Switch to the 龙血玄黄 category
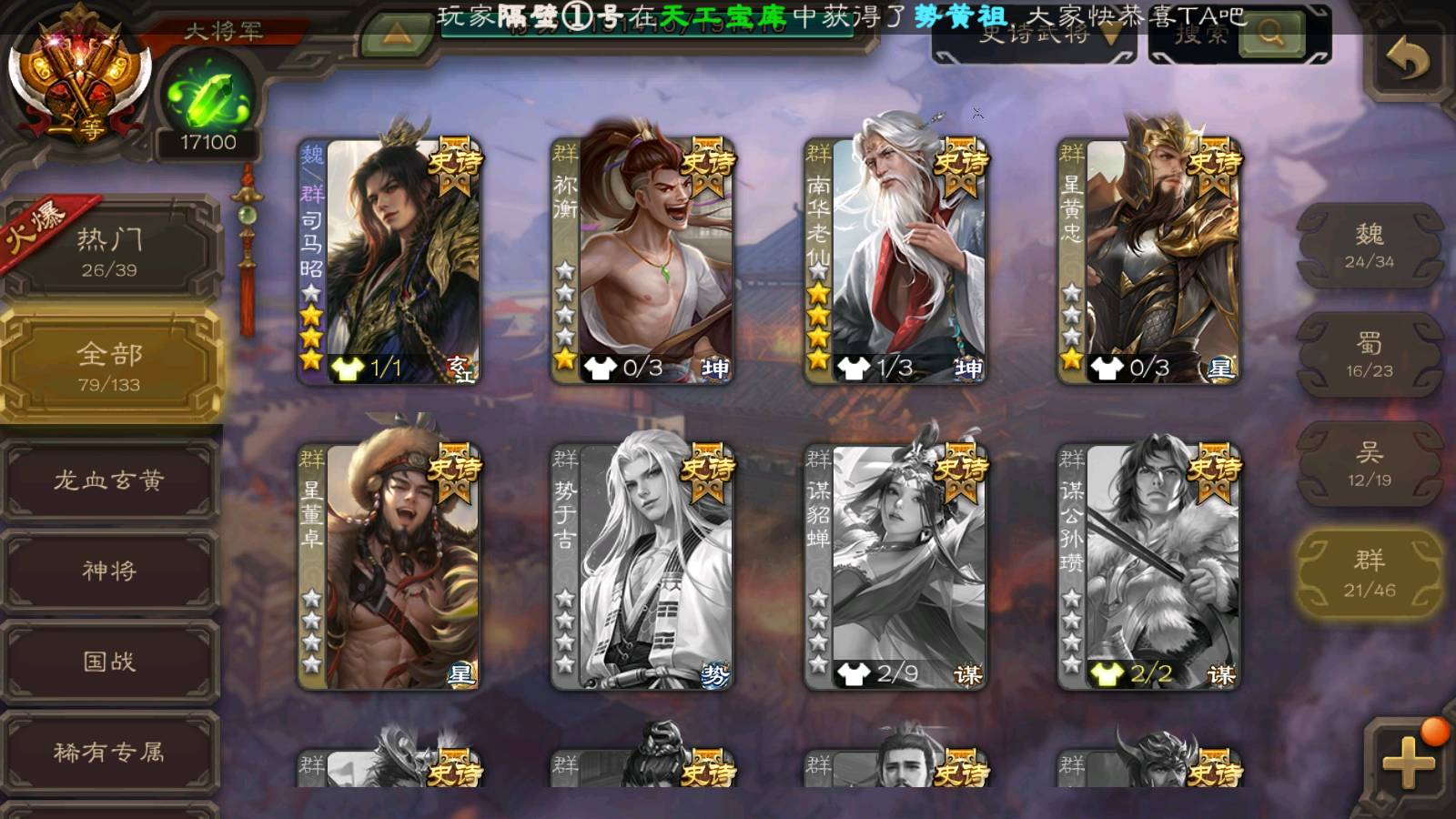The image size is (1456, 819). click(x=109, y=480)
